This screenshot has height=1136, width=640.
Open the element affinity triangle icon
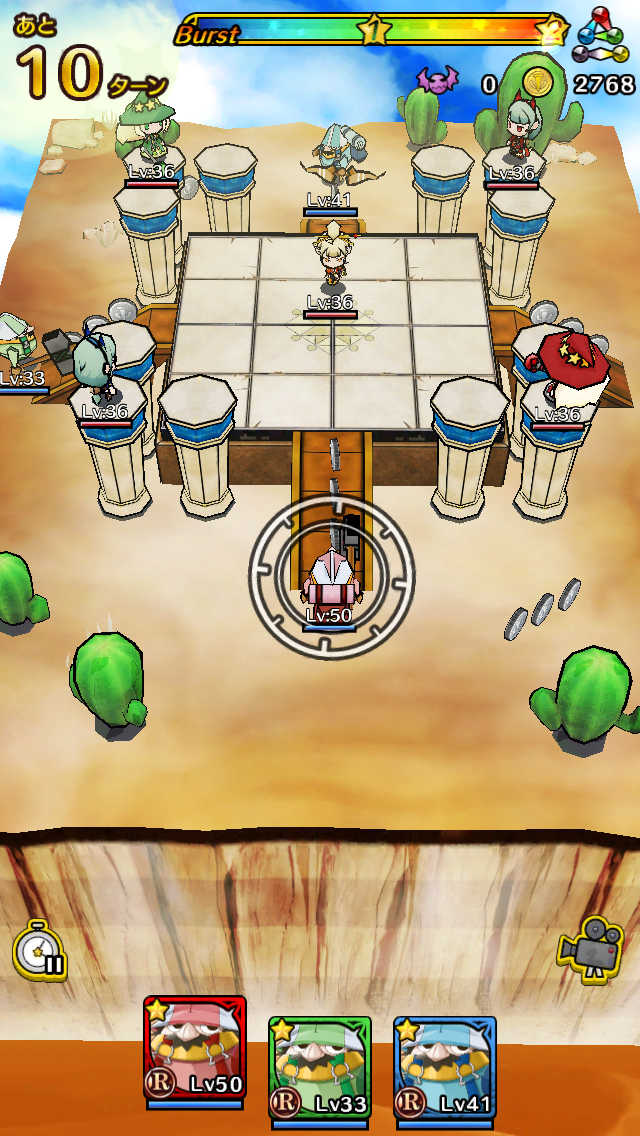point(600,35)
